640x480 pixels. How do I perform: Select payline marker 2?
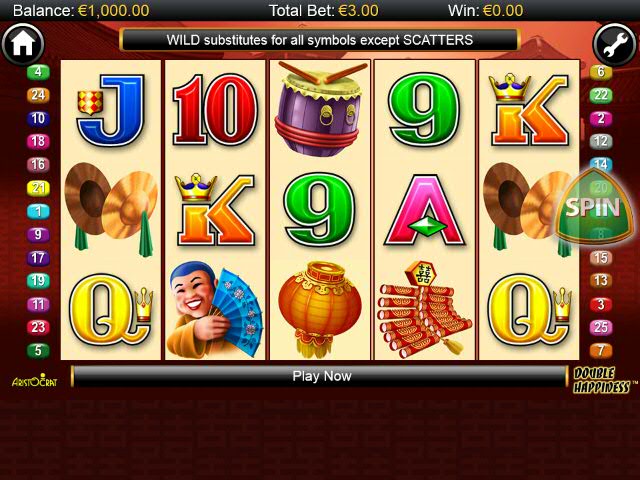click(601, 118)
